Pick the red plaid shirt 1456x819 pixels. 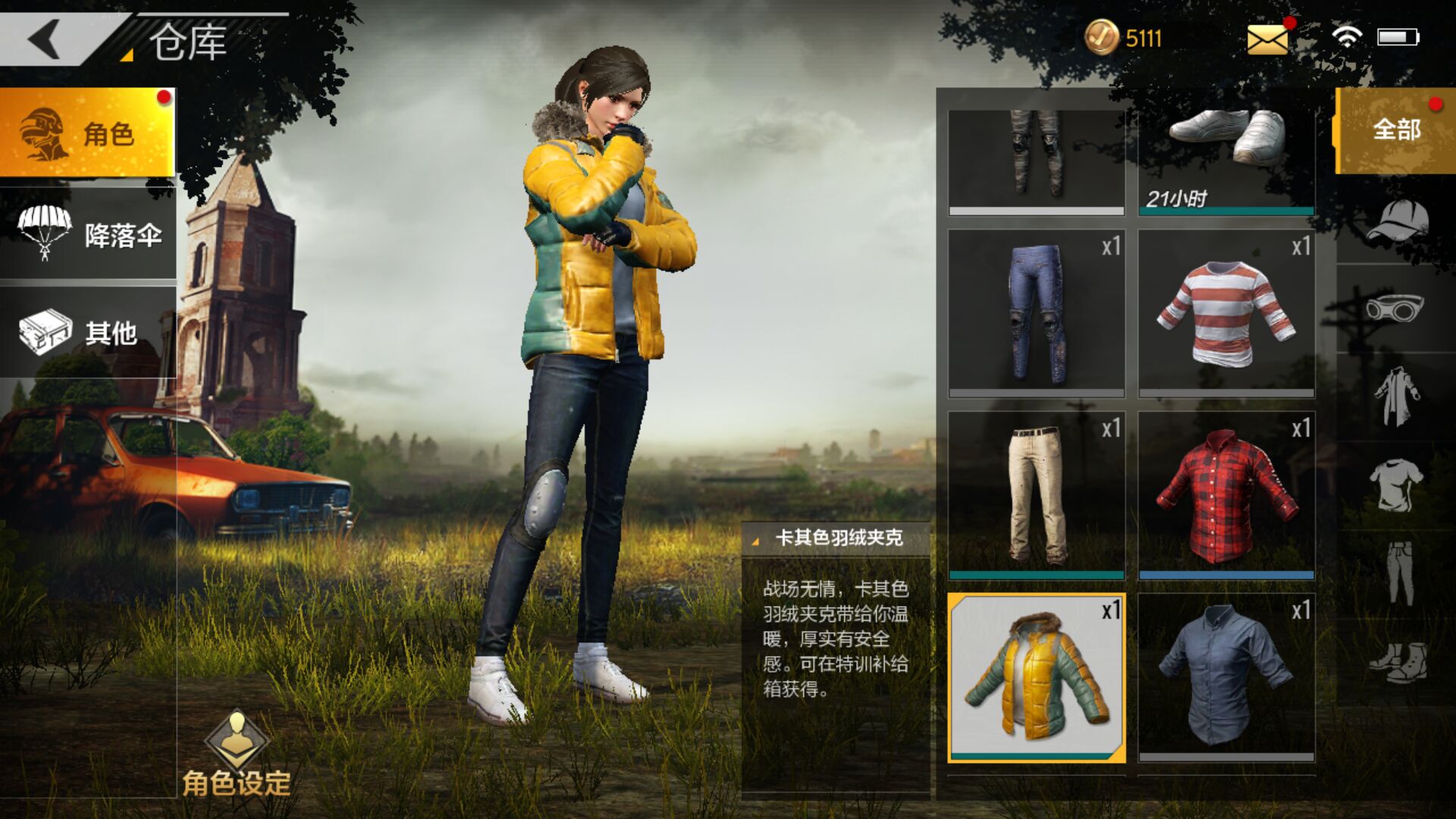point(1226,494)
